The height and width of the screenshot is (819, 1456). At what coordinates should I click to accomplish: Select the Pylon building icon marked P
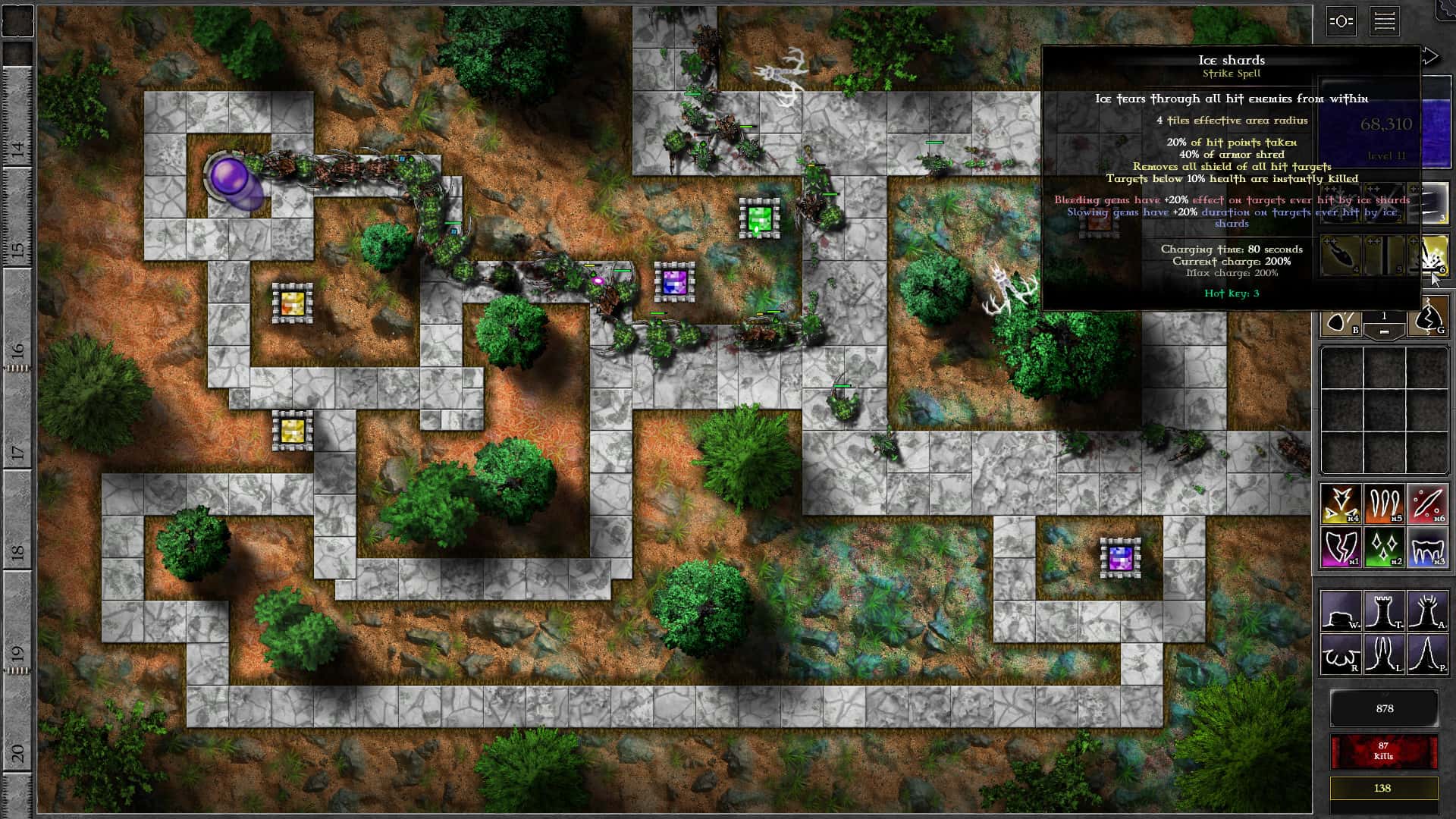1429,654
